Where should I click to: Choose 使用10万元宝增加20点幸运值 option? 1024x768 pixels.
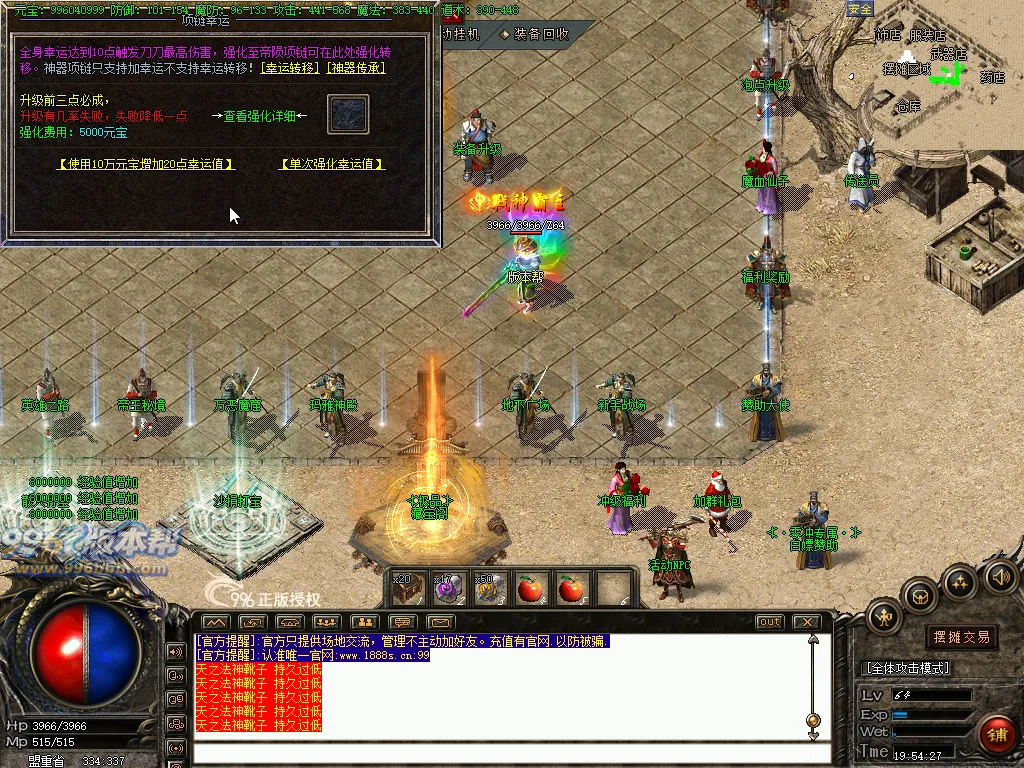tap(146, 164)
